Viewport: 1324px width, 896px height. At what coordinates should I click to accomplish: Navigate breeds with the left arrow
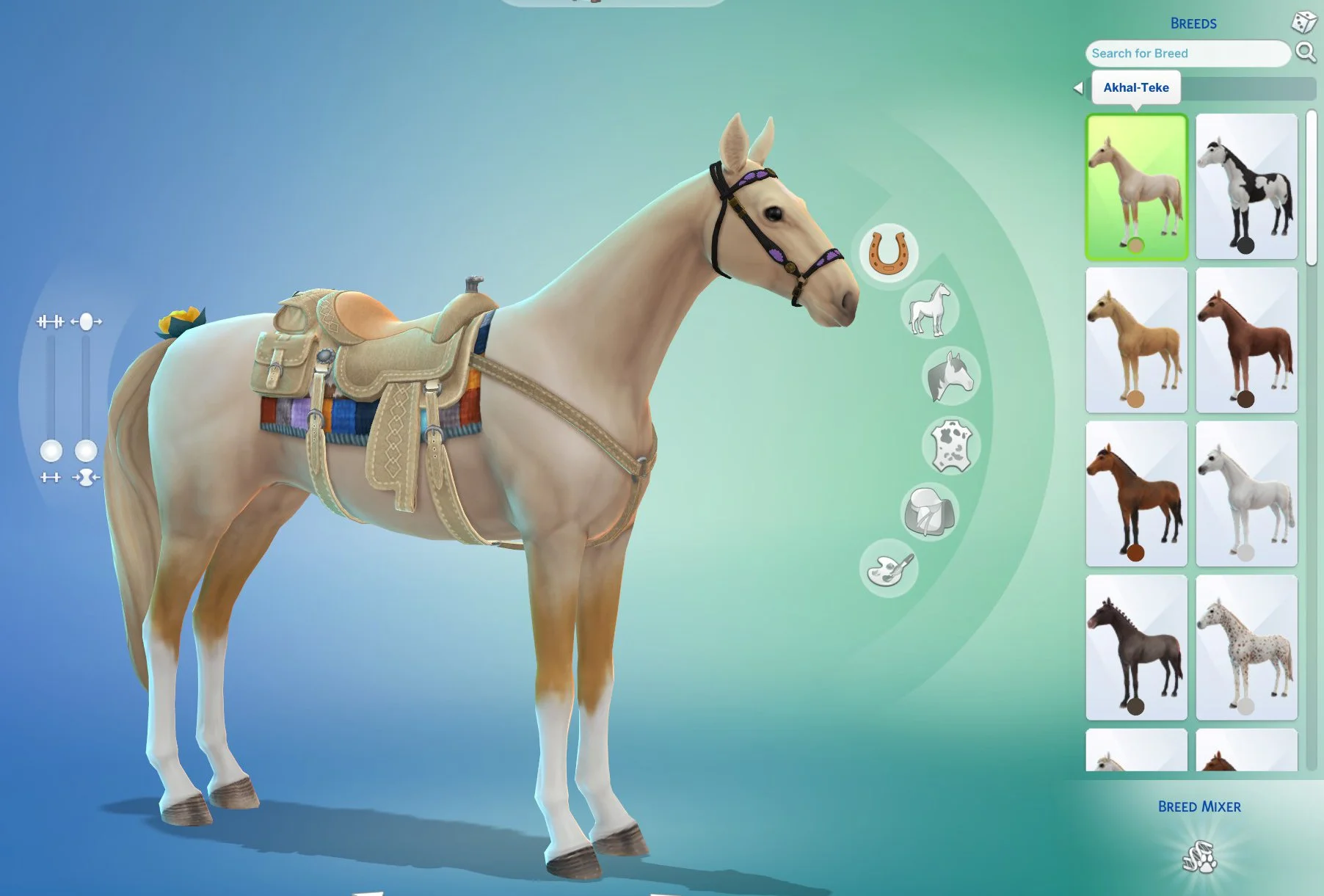click(1078, 87)
